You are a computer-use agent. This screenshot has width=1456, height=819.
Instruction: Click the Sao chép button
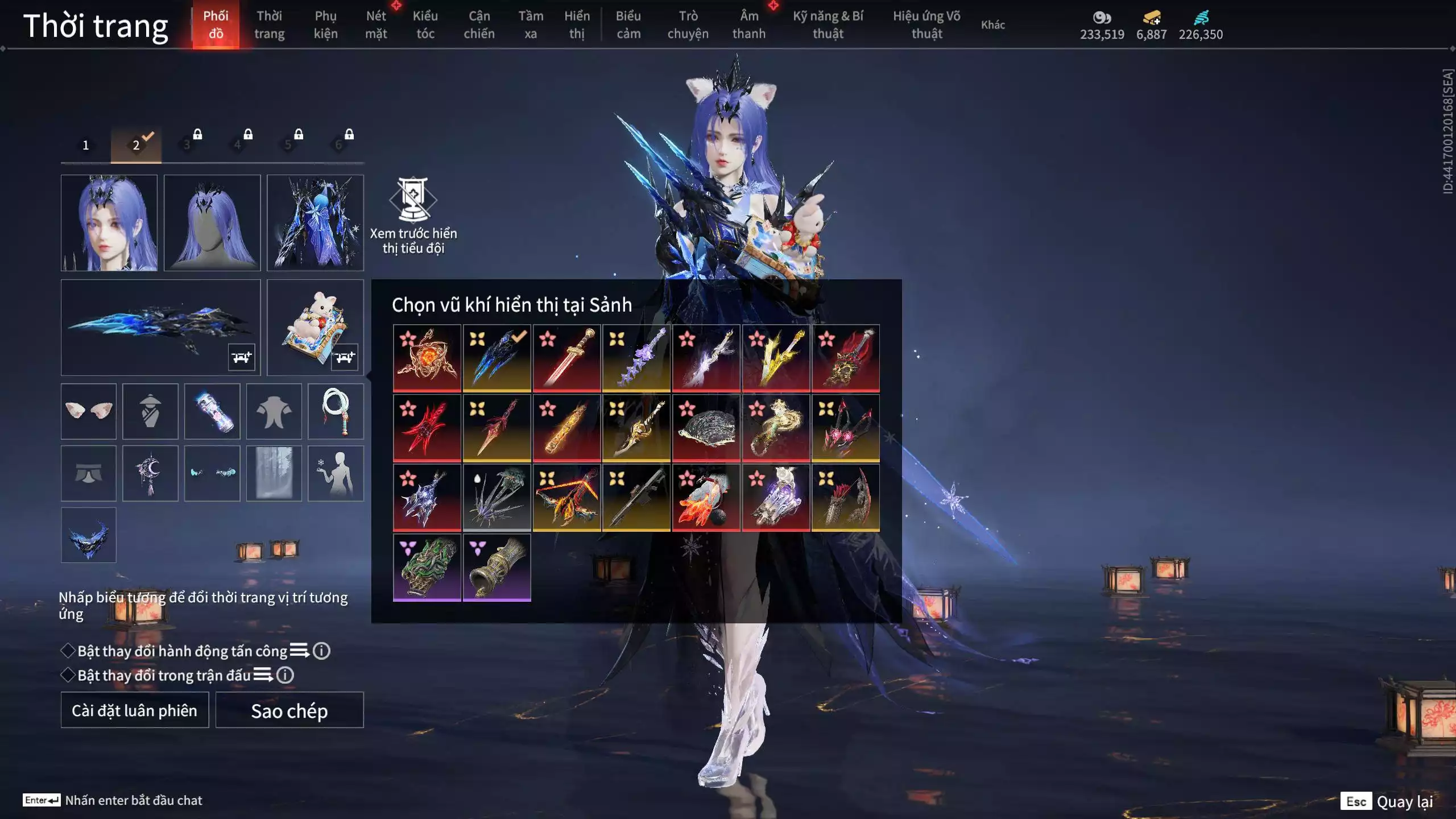[x=289, y=710]
